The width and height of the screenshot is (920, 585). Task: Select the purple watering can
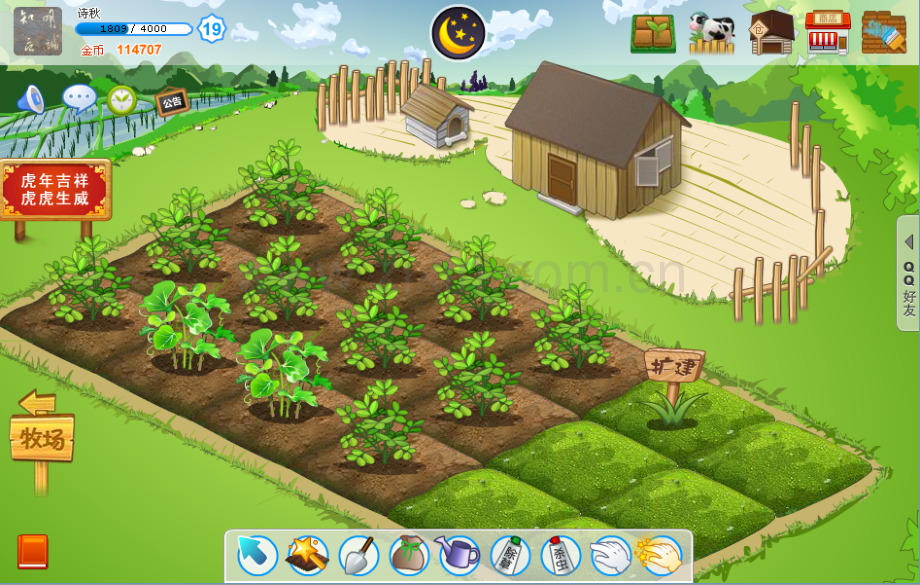pos(459,555)
